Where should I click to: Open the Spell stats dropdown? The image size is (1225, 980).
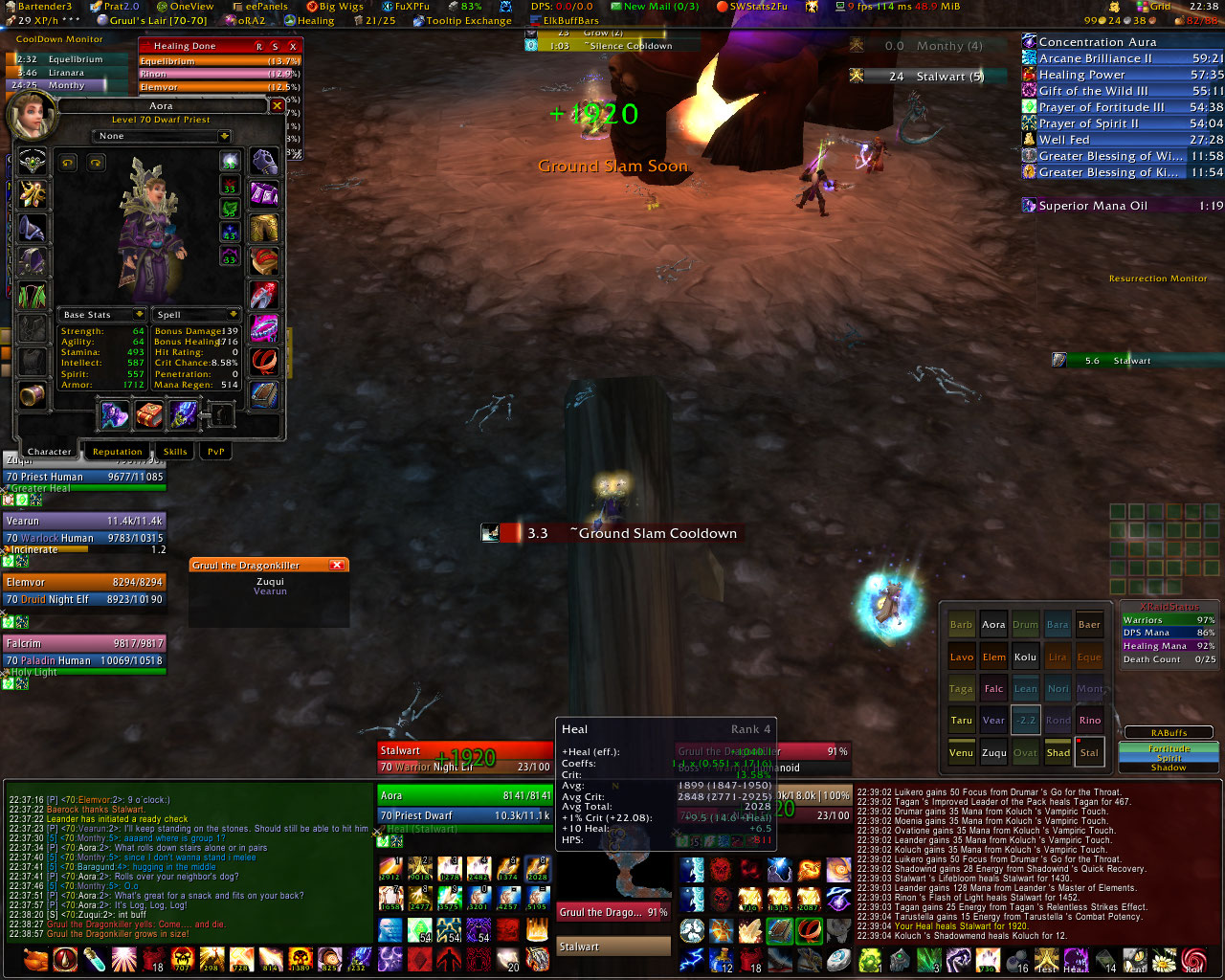point(233,315)
